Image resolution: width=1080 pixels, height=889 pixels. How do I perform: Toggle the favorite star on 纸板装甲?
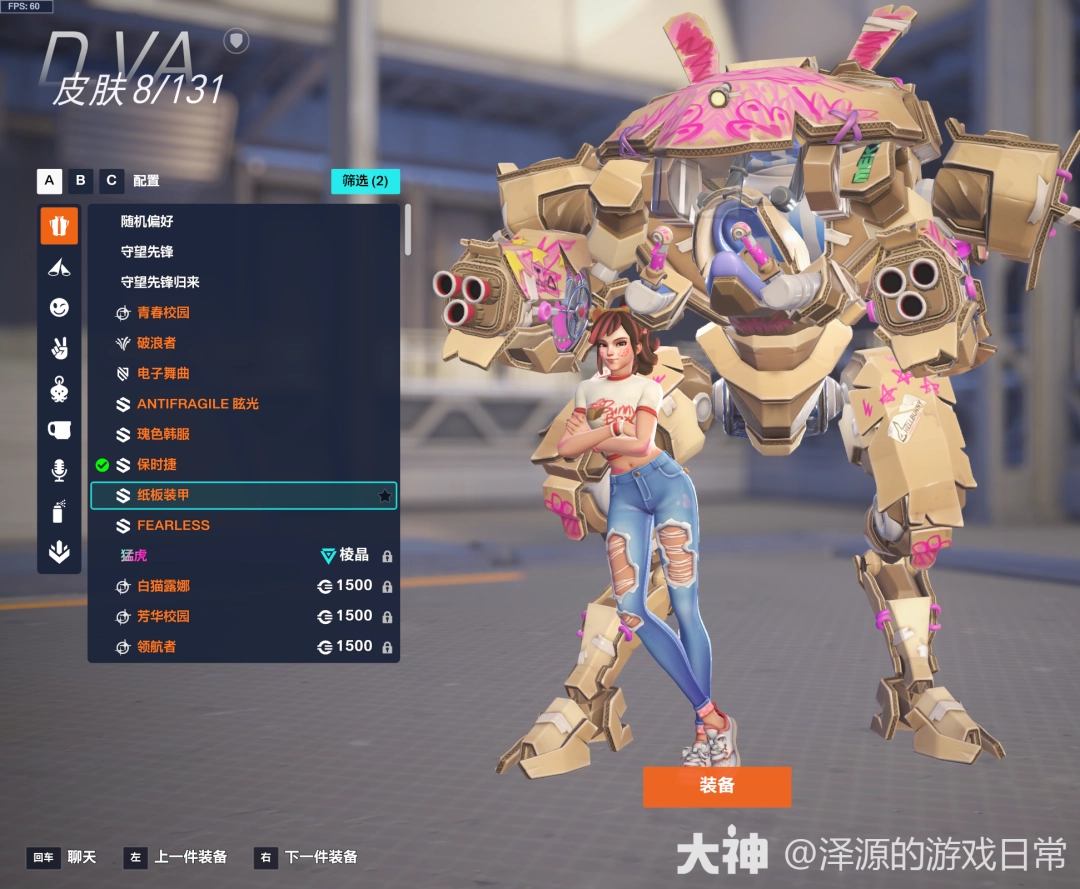click(384, 495)
